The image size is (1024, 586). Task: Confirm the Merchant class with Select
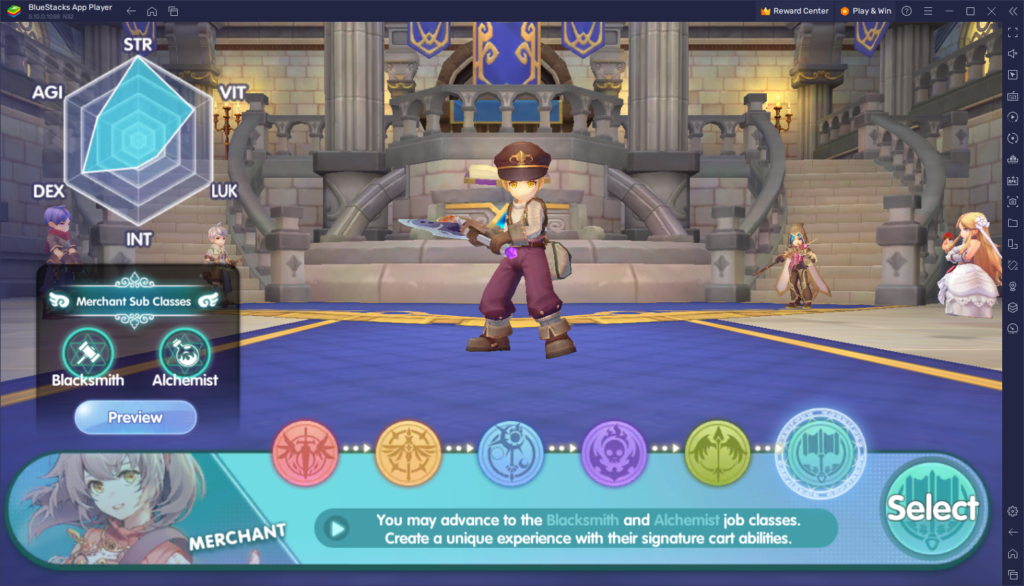coord(932,508)
